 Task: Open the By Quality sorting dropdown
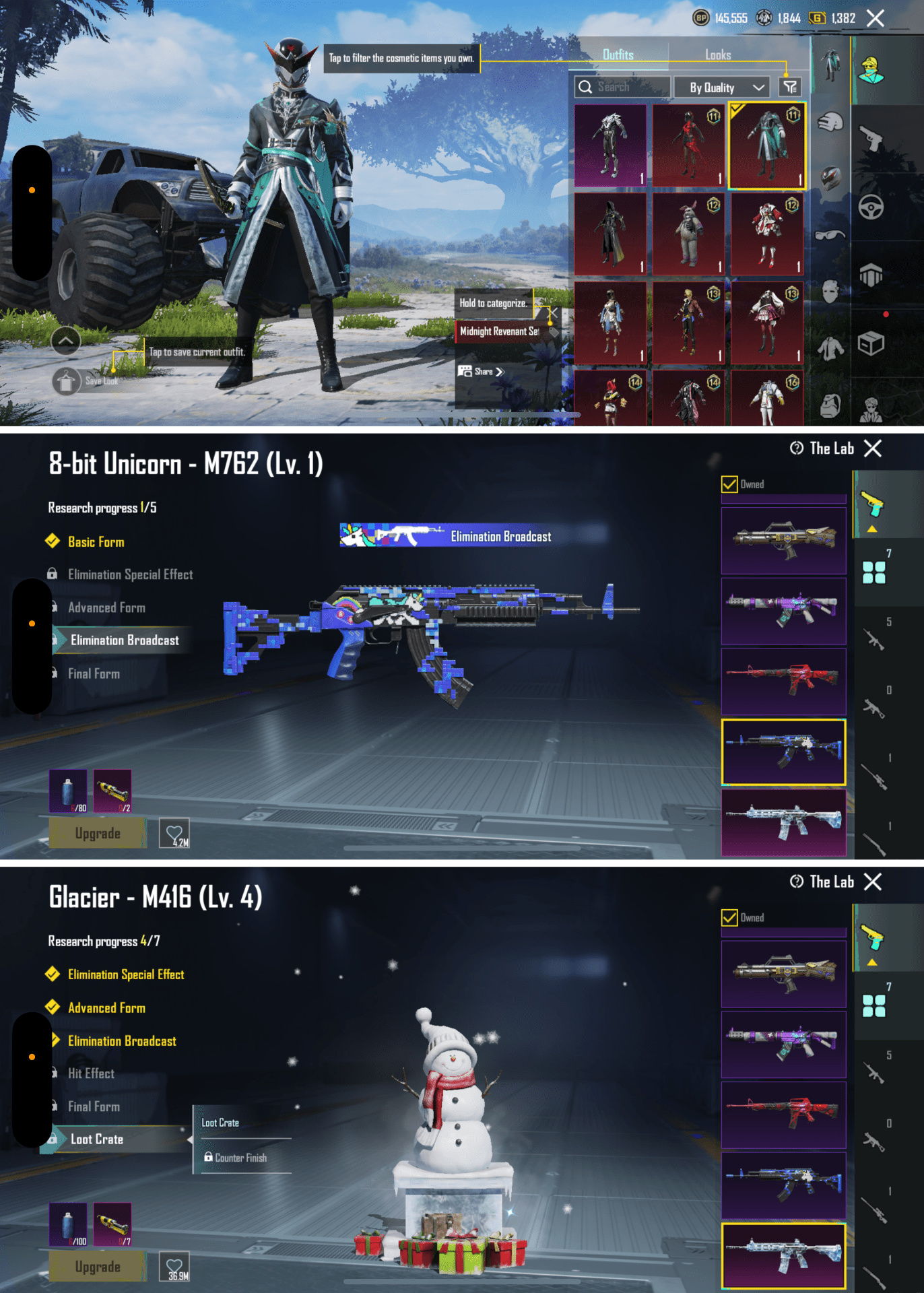coord(722,87)
